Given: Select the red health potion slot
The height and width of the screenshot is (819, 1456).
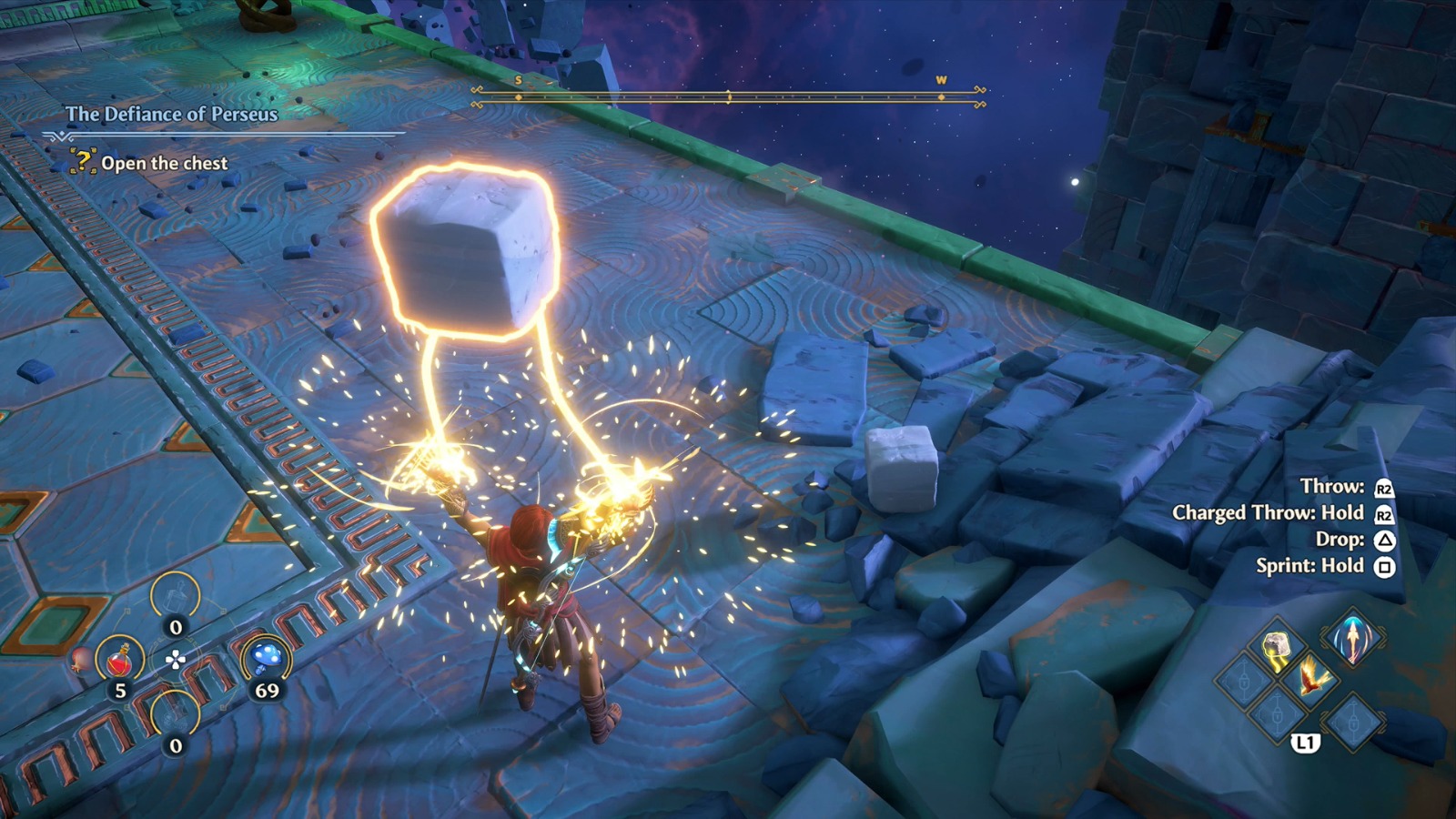Looking at the screenshot, I should pyautogui.click(x=120, y=658).
